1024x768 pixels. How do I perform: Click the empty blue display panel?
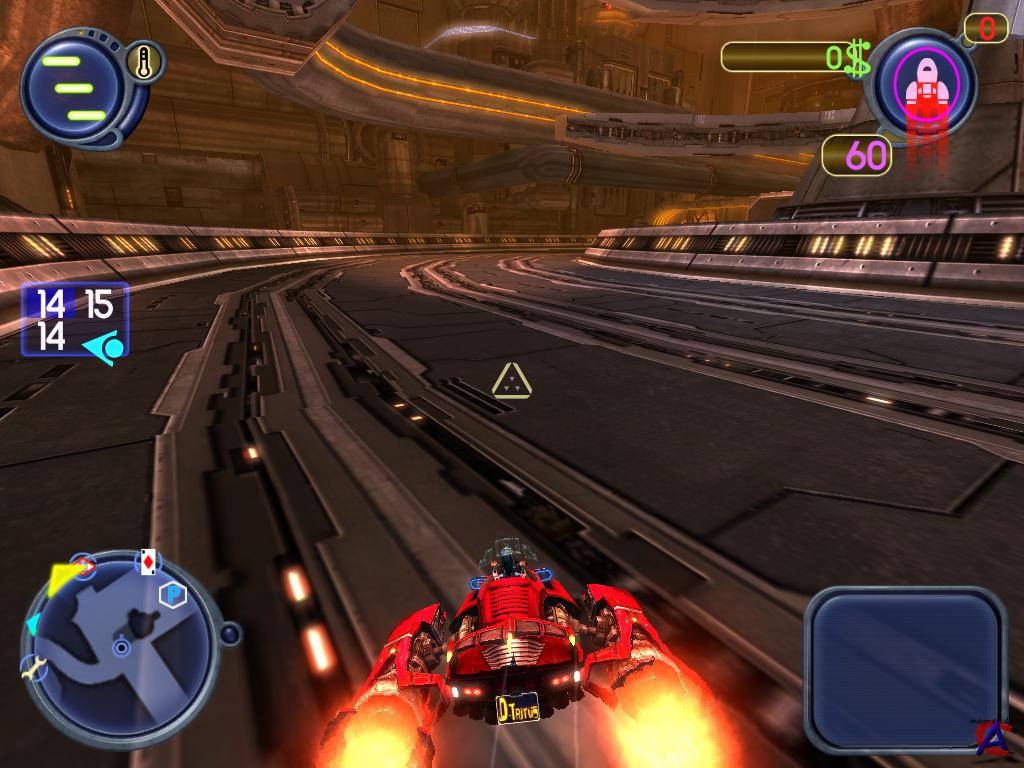903,668
